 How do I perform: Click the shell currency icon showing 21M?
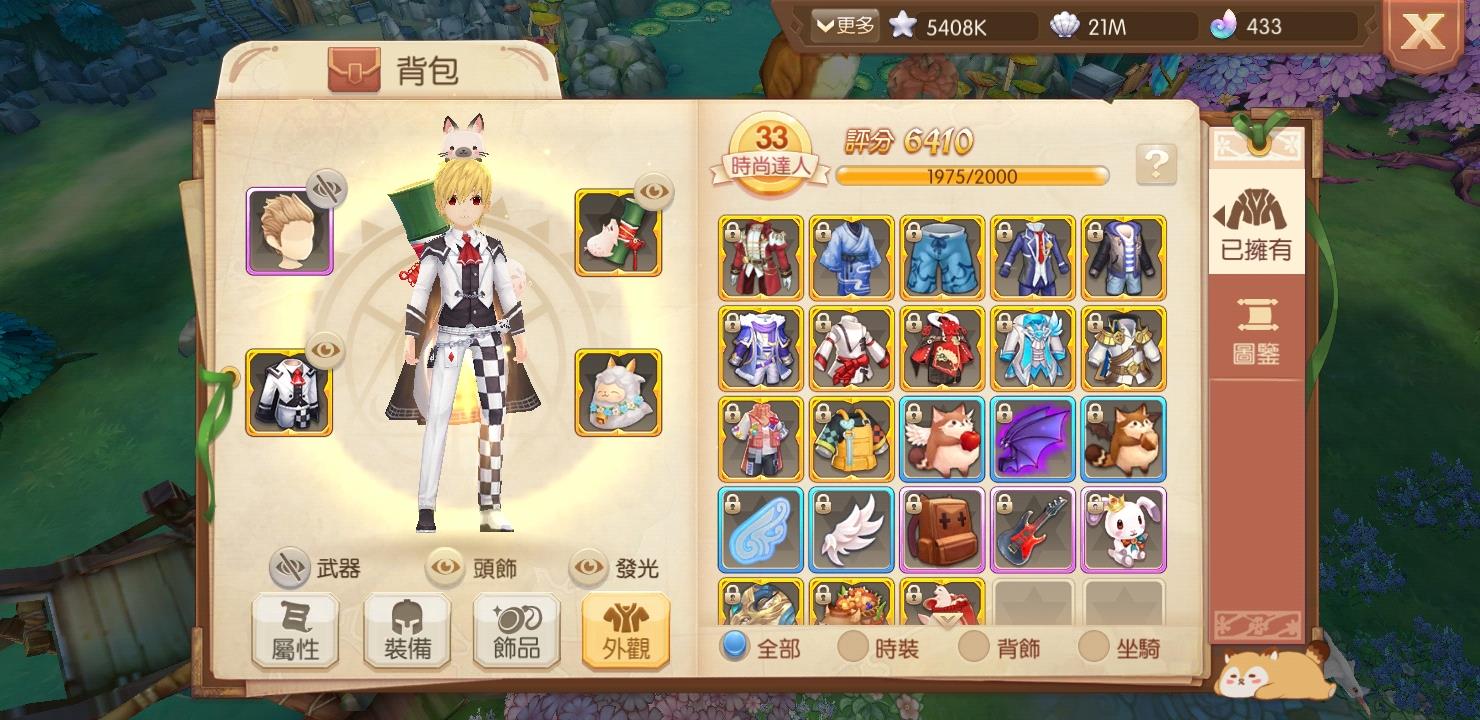(x=1065, y=27)
